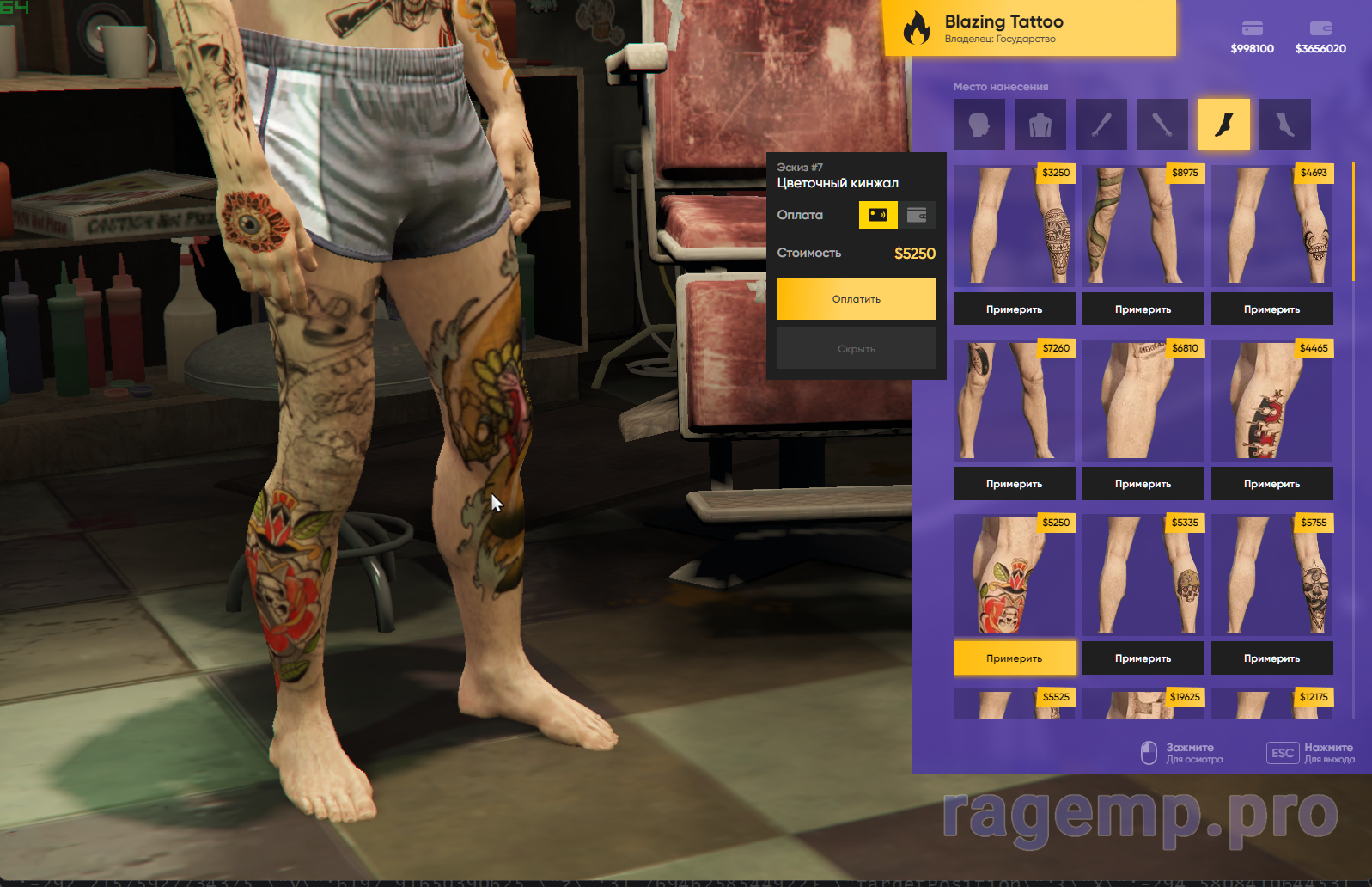Select the highlighted yellow leg placement tab
1372x887 pixels.
[1224, 125]
